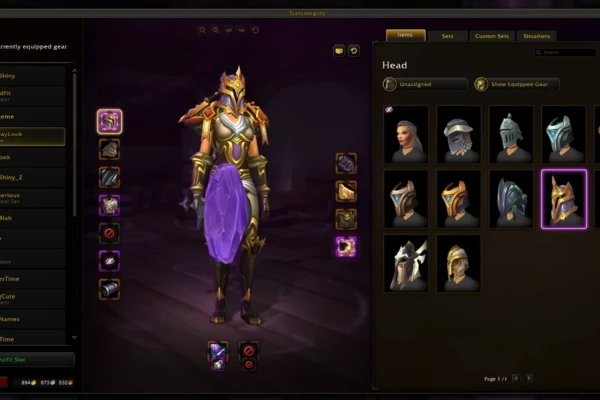Screen dimensions: 600x400
Task: Open the Situations tab
Action: click(536, 36)
